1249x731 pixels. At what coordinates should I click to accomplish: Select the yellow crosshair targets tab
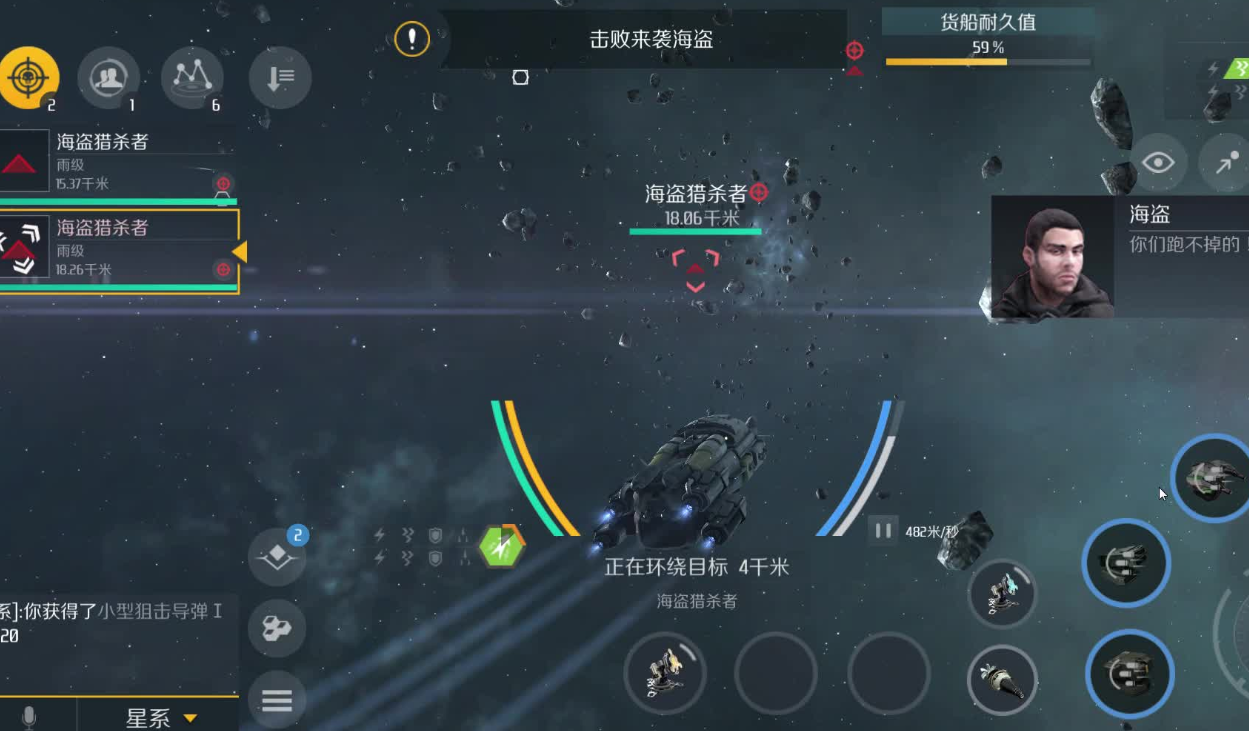29,77
